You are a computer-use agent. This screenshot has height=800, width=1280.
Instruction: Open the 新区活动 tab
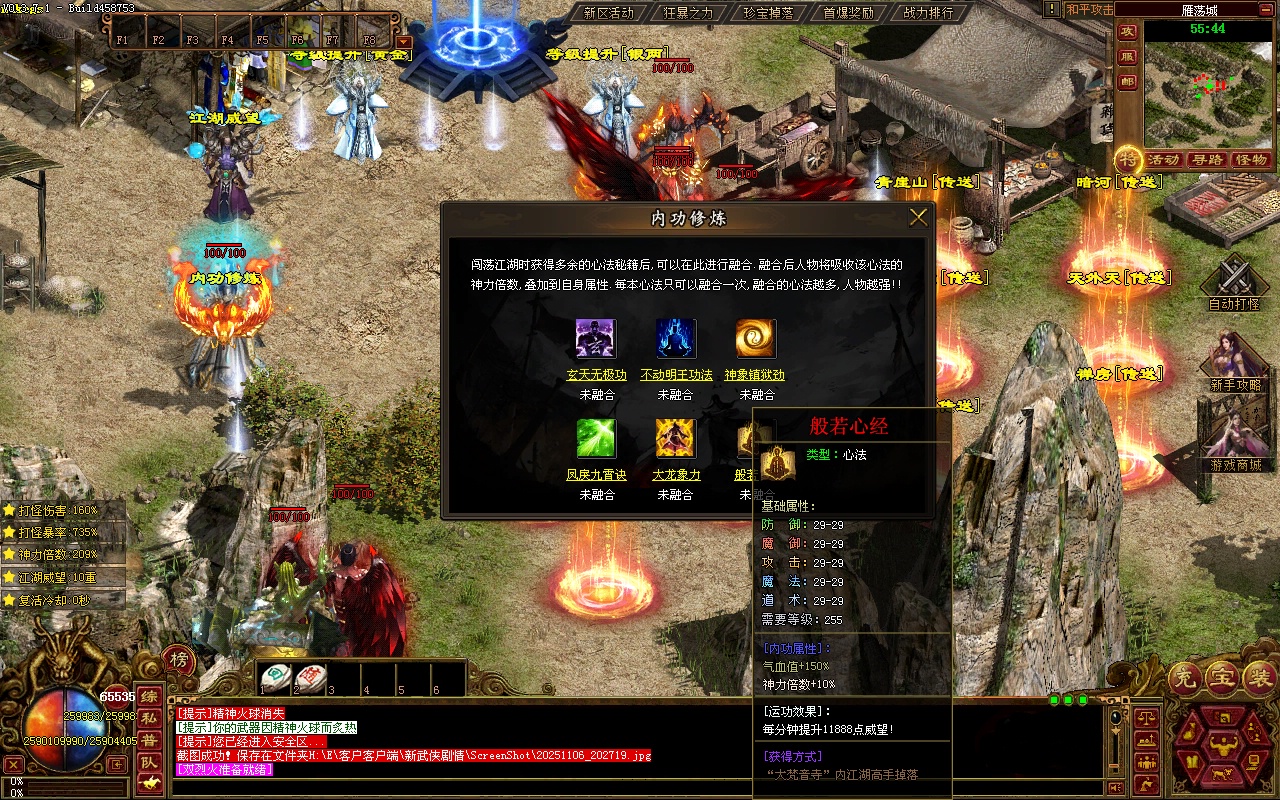608,13
